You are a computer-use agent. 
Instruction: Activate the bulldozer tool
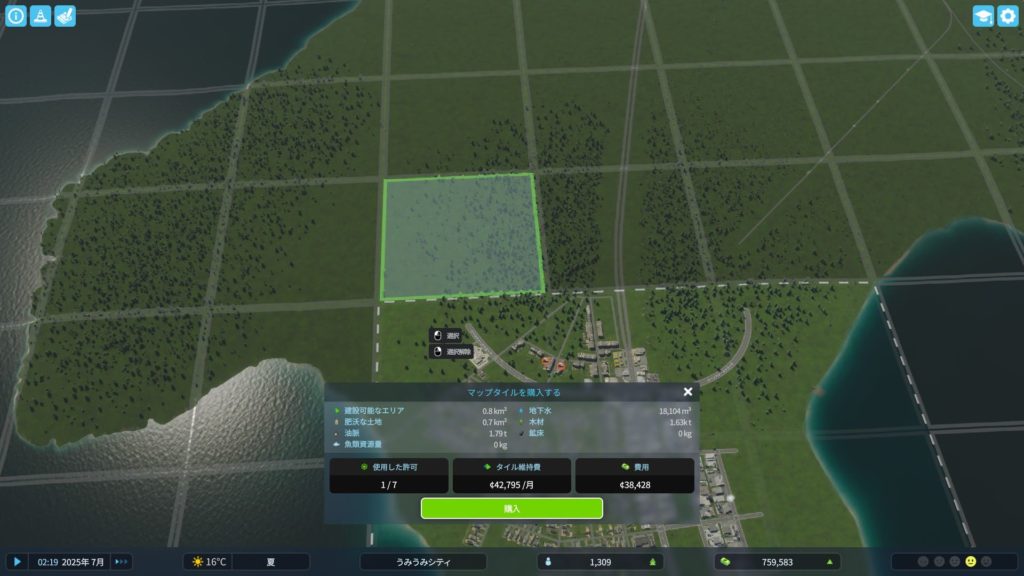(x=65, y=16)
